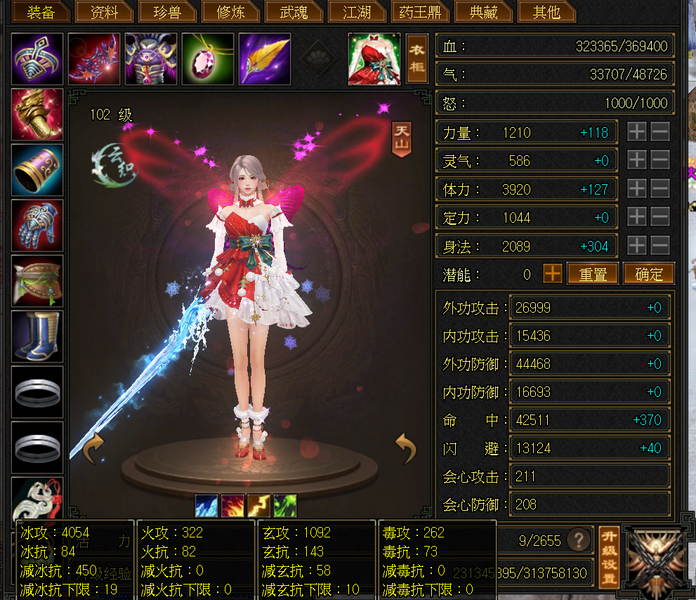Click the orange plus beside 潜能
696x600 pixels.
[x=552, y=273]
